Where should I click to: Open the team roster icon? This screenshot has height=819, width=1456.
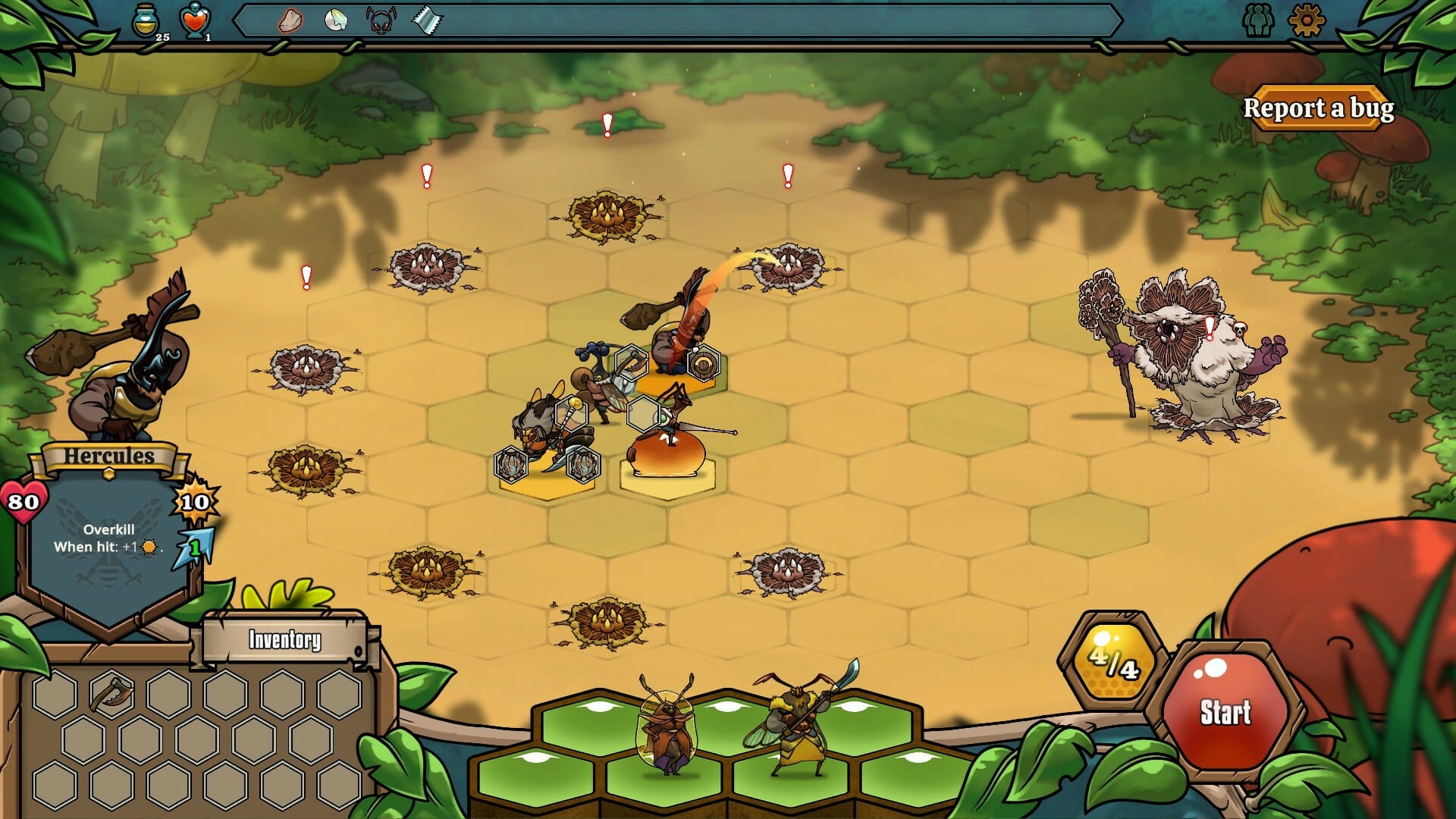tap(1259, 20)
